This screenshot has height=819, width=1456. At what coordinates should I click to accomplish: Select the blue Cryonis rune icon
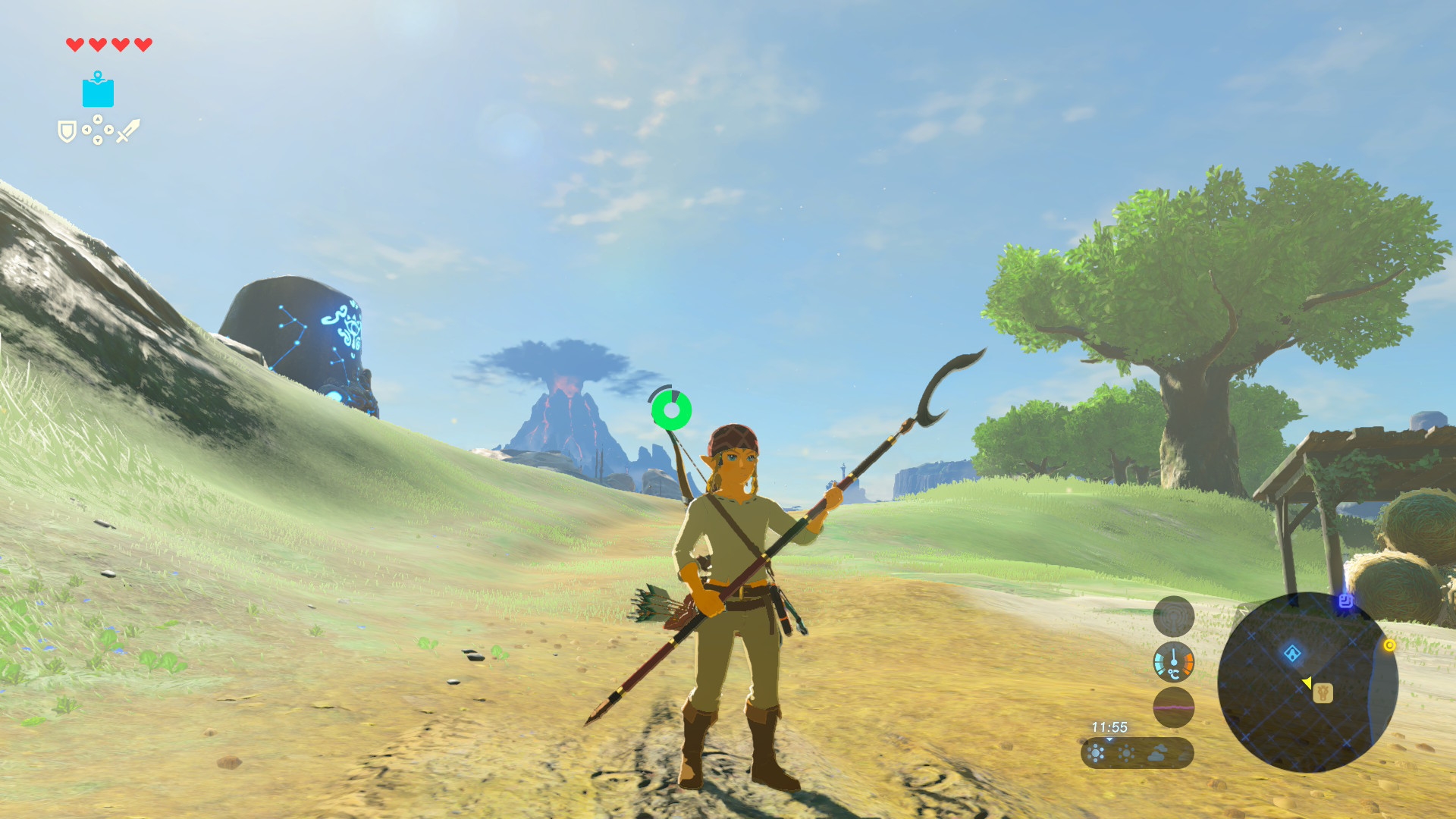(98, 90)
